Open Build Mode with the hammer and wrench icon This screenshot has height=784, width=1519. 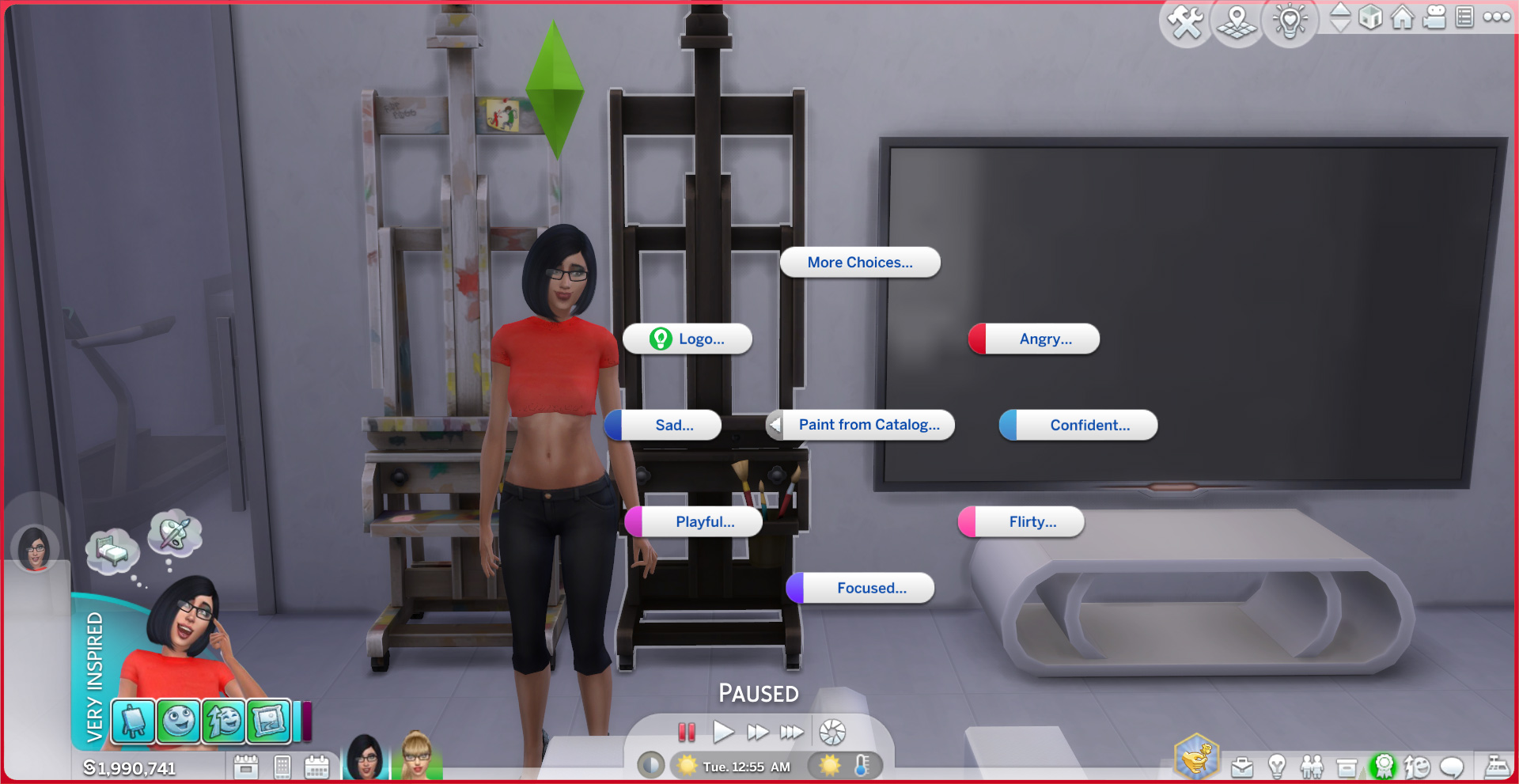click(x=1186, y=21)
